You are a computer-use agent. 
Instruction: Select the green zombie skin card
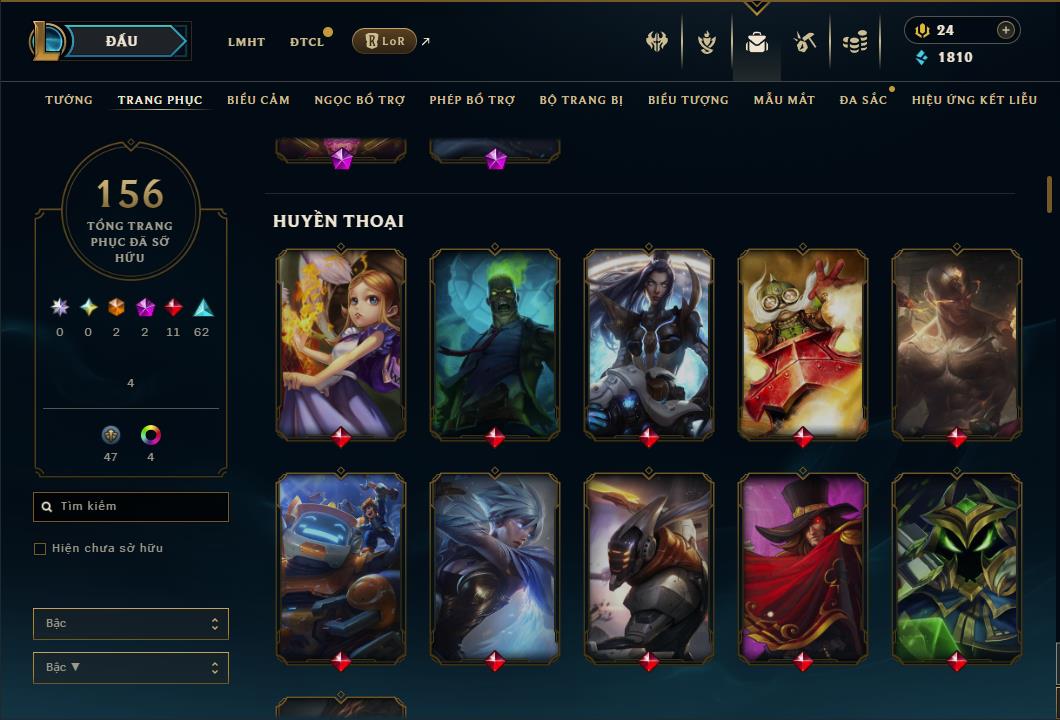pos(495,343)
